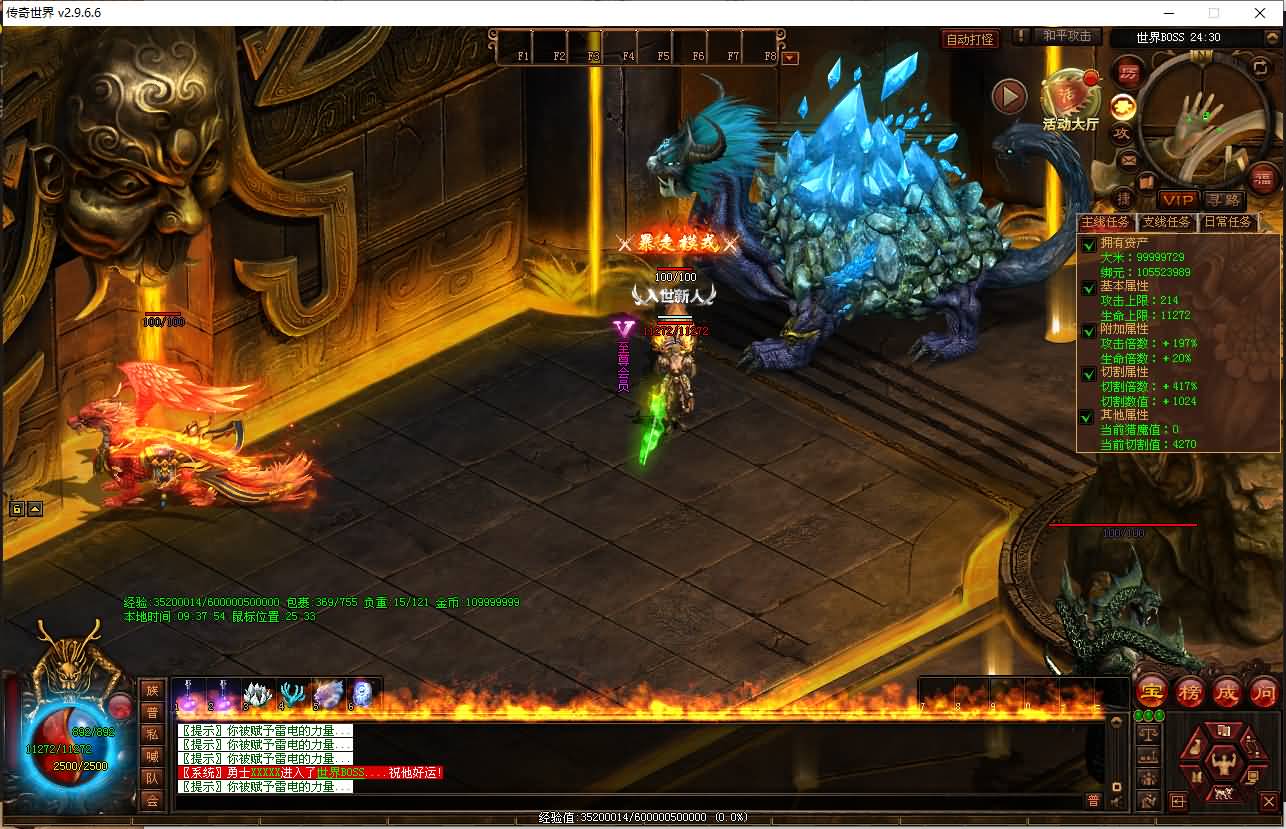The height and width of the screenshot is (829, 1286).
Task: Open the 活动大厅 activity hall icon
Action: pos(1070,98)
